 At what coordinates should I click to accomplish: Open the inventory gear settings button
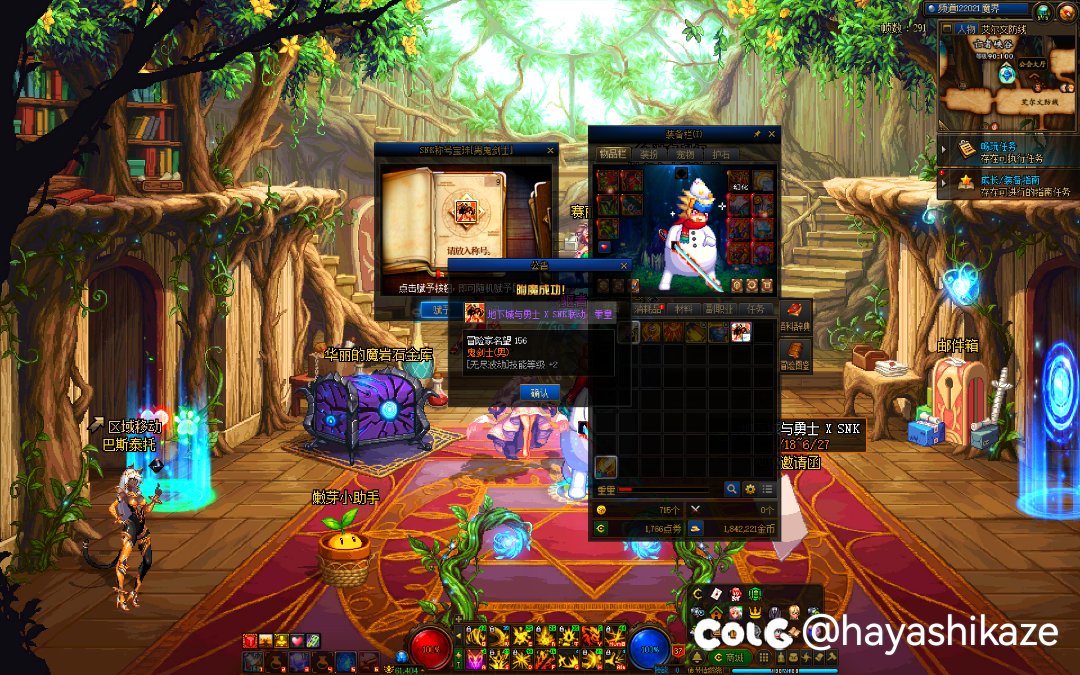coord(749,489)
